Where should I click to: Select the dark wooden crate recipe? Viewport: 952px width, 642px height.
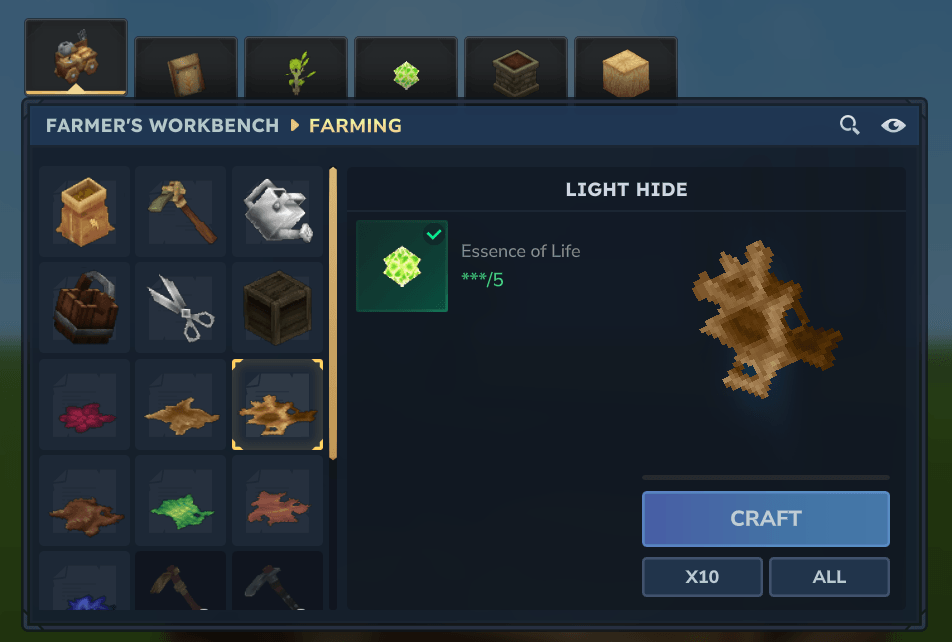277,309
